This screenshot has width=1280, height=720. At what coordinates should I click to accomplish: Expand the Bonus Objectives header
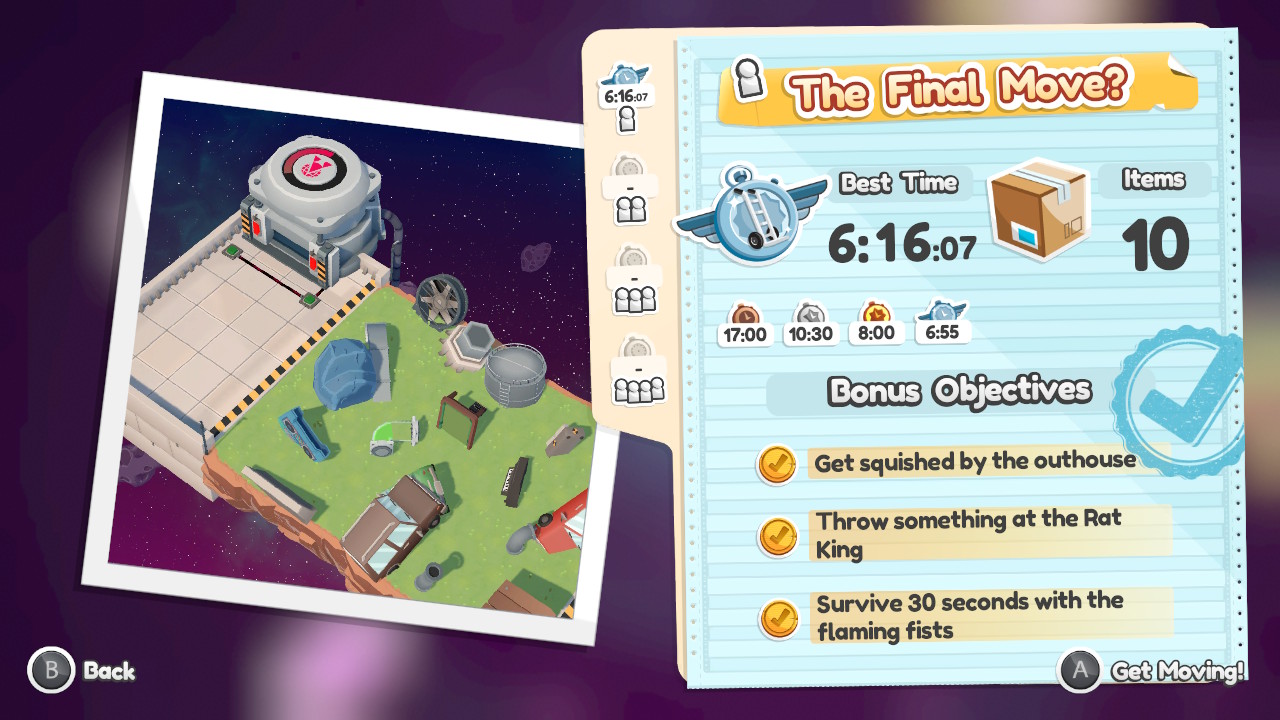coord(960,391)
